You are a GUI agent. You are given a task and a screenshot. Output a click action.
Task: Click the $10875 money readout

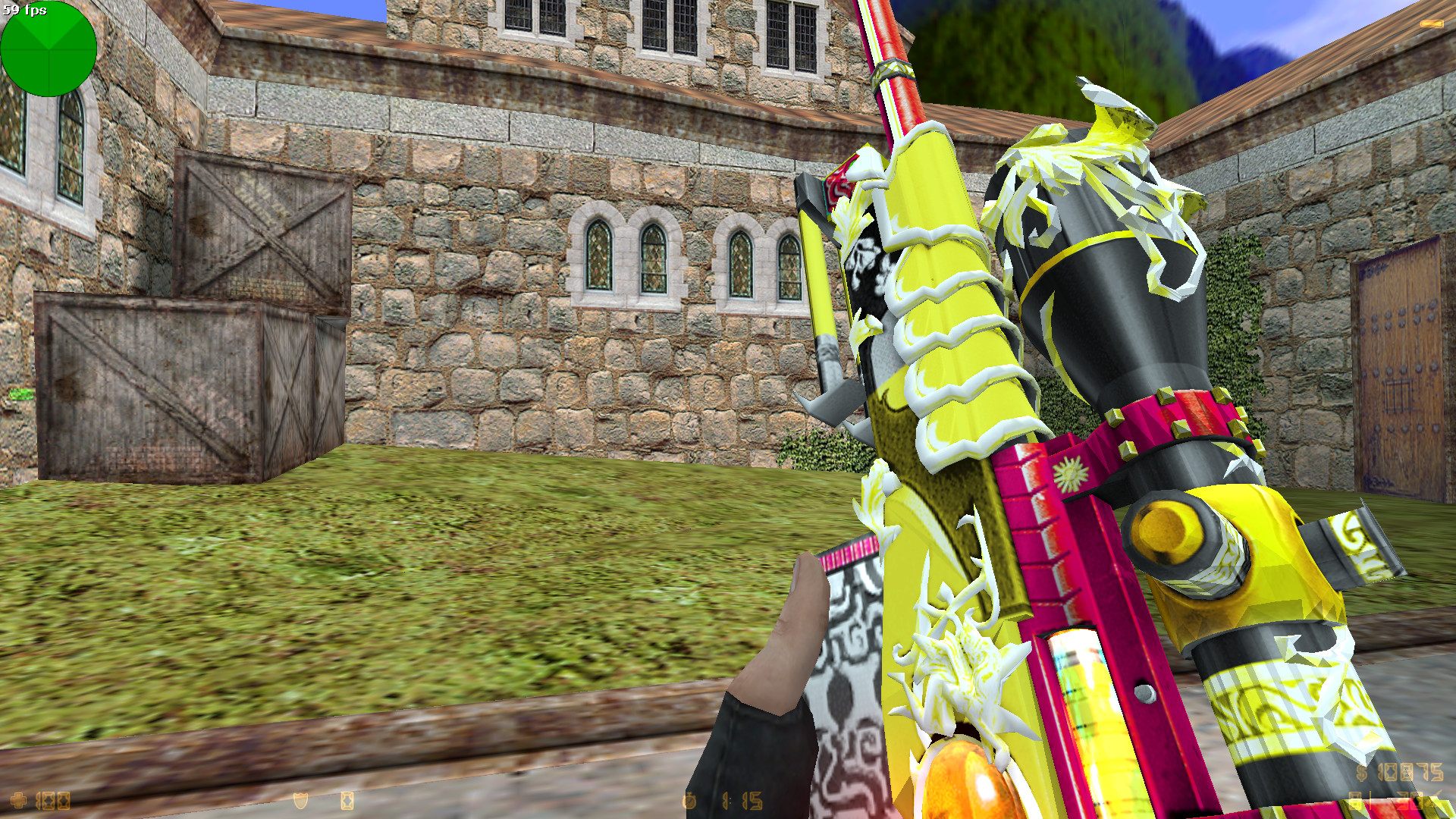click(x=1407, y=772)
